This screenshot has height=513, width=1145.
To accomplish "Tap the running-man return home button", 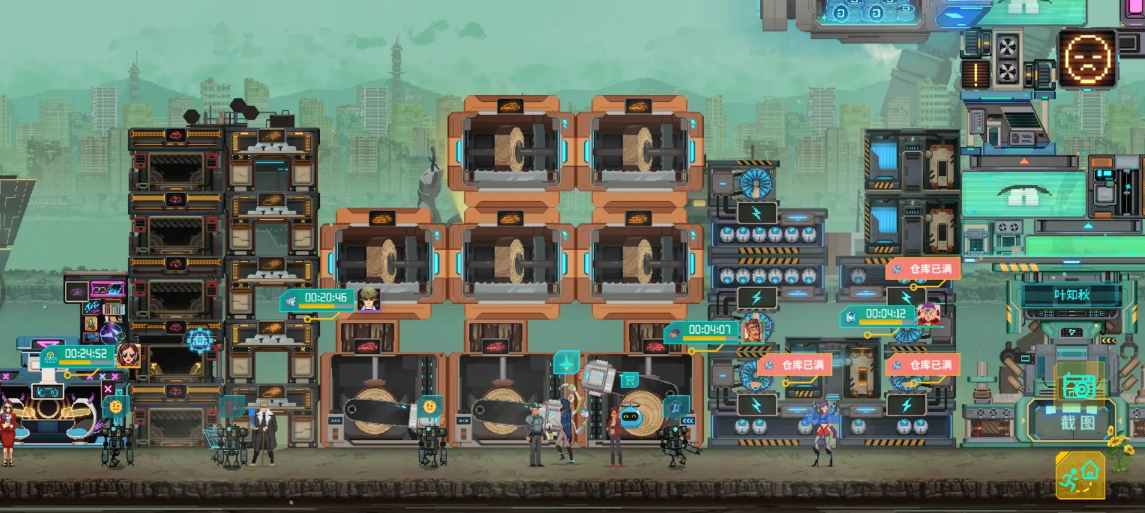I will (1080, 474).
